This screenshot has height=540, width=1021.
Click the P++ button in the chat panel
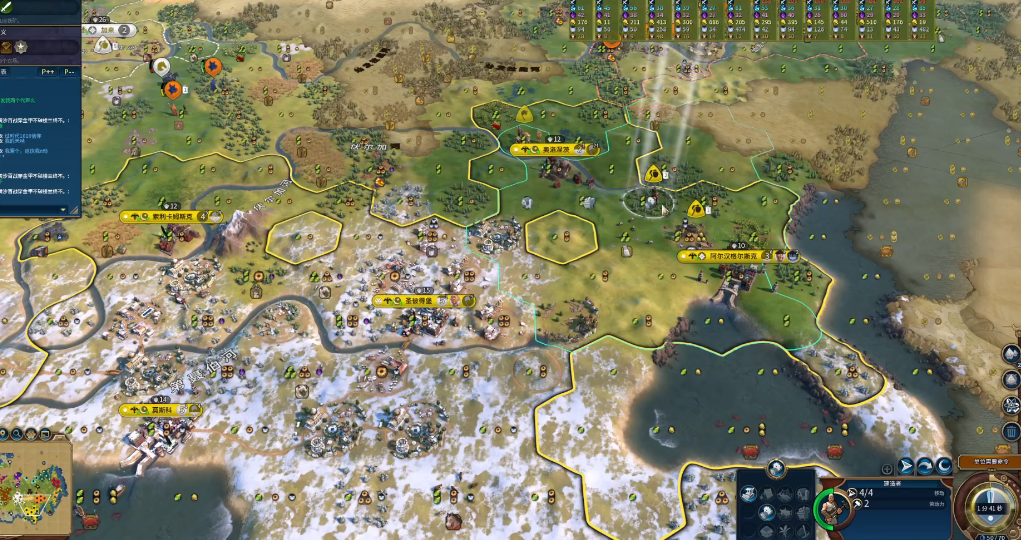tap(48, 72)
